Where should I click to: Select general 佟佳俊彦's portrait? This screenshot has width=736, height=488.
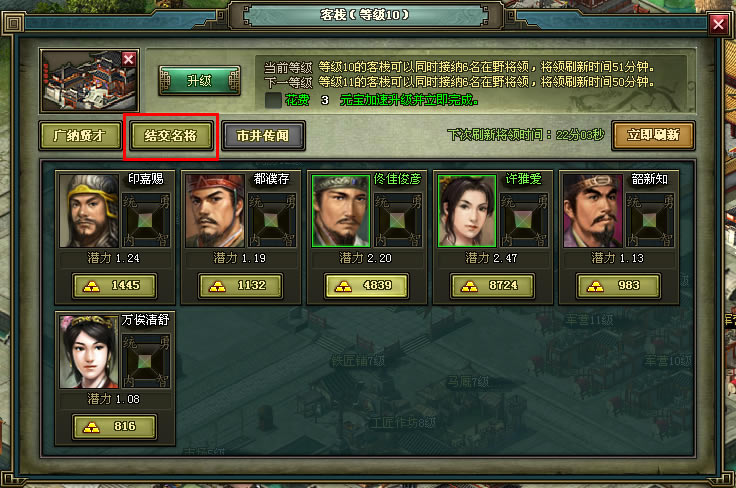(341, 211)
